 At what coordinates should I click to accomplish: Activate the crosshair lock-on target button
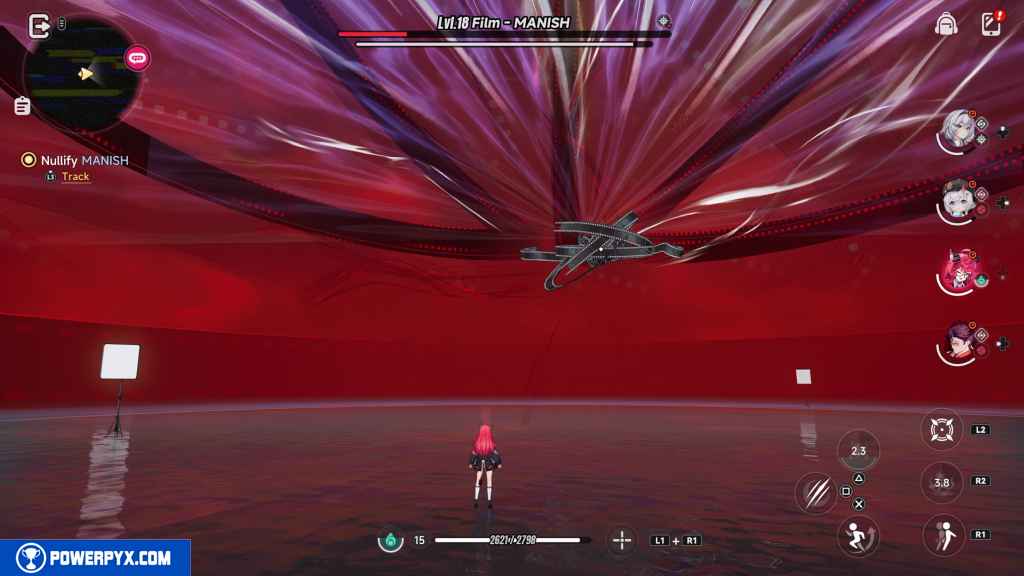click(x=940, y=430)
